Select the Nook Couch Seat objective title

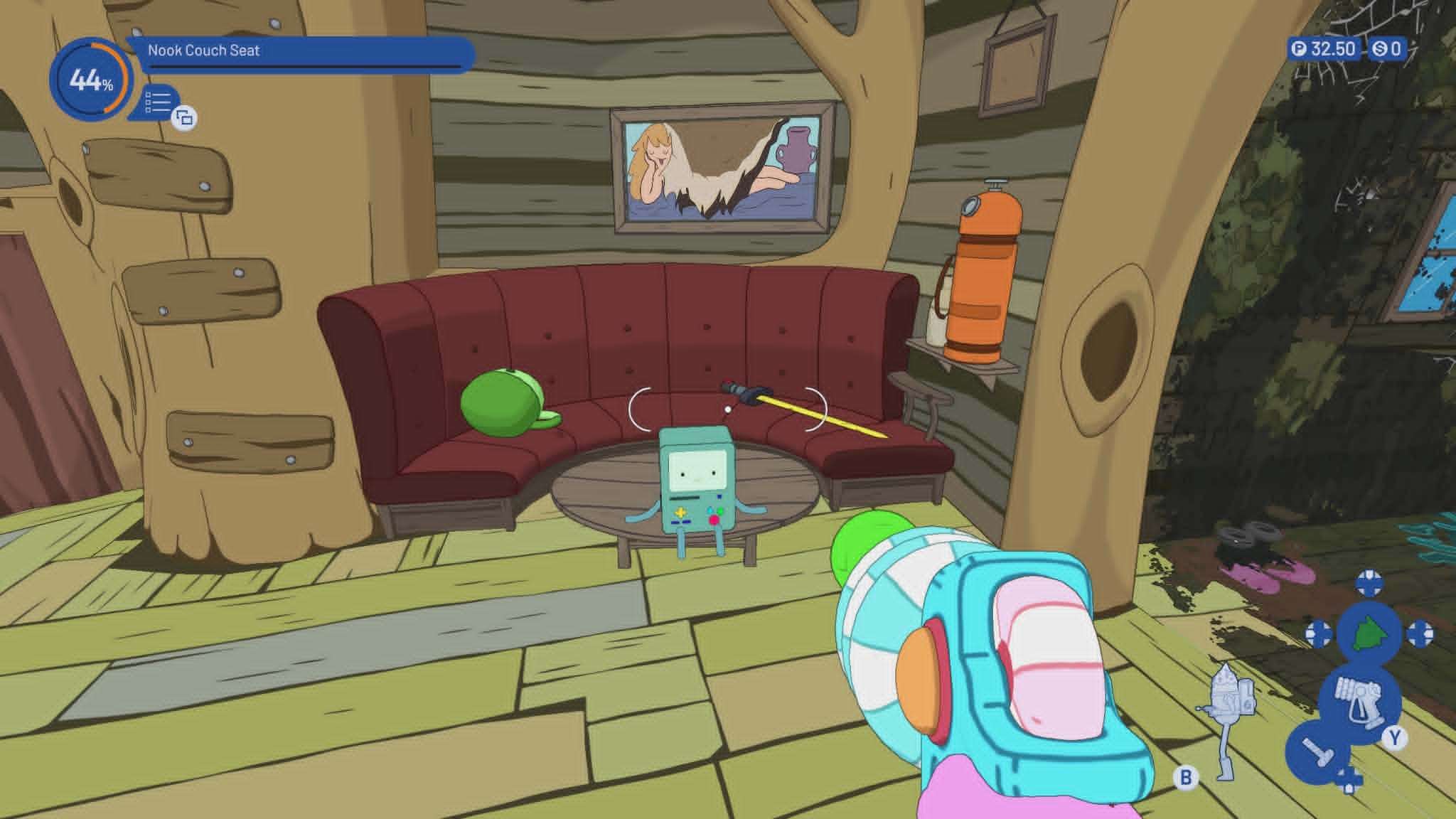point(204,50)
